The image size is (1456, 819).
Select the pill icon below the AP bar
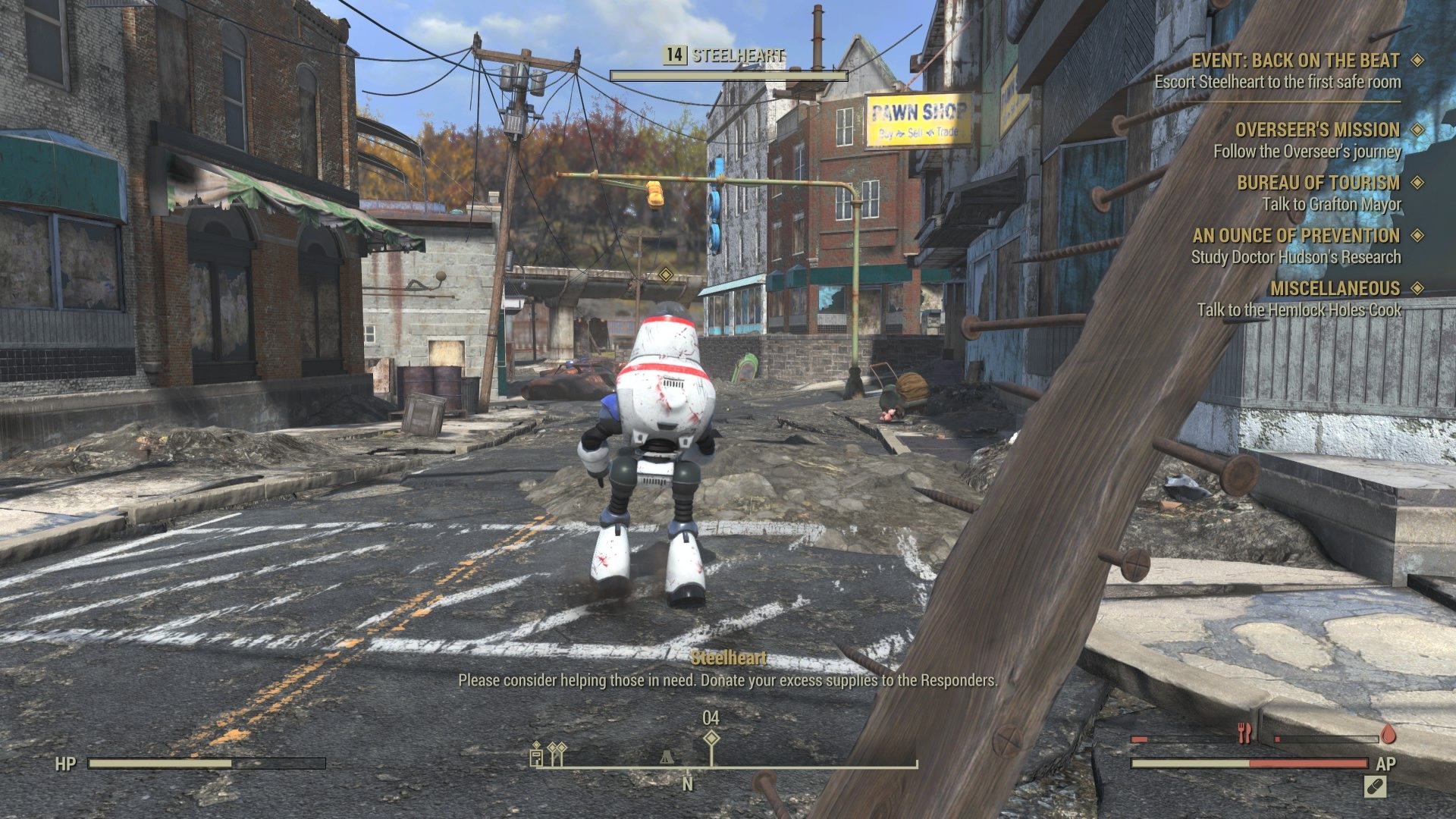(x=1375, y=787)
